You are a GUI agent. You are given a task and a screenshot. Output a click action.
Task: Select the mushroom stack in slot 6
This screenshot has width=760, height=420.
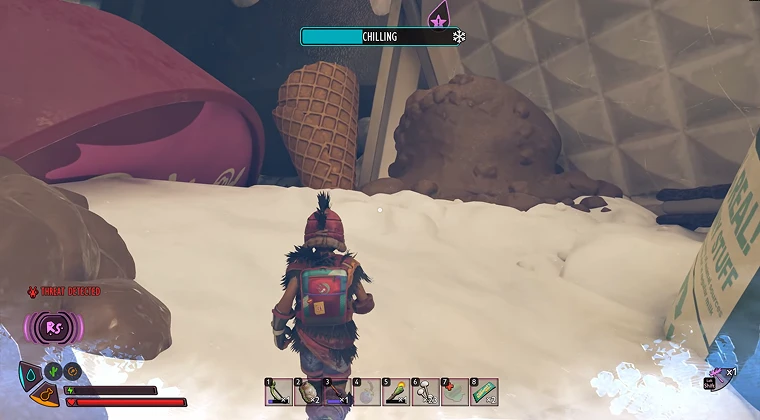pyautogui.click(x=425, y=392)
